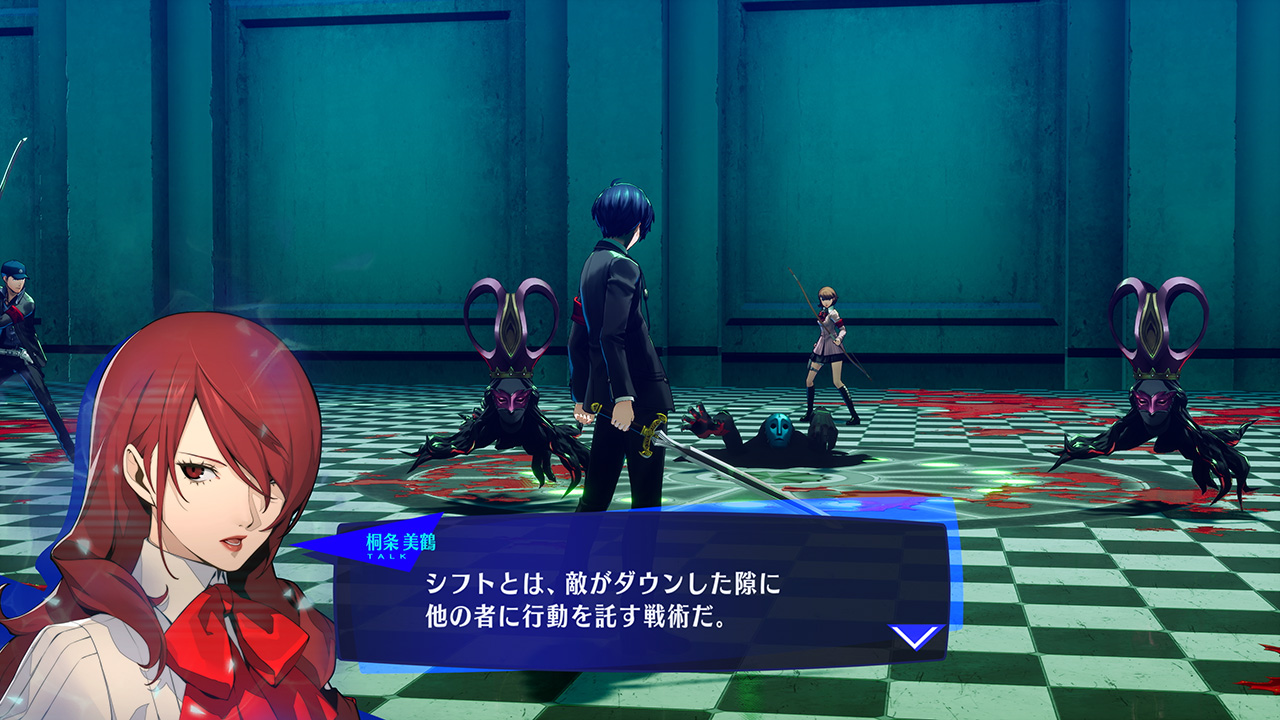1280x720 pixels.
Task: Toggle the green summoning circle beneath the protagonist
Action: (640, 500)
